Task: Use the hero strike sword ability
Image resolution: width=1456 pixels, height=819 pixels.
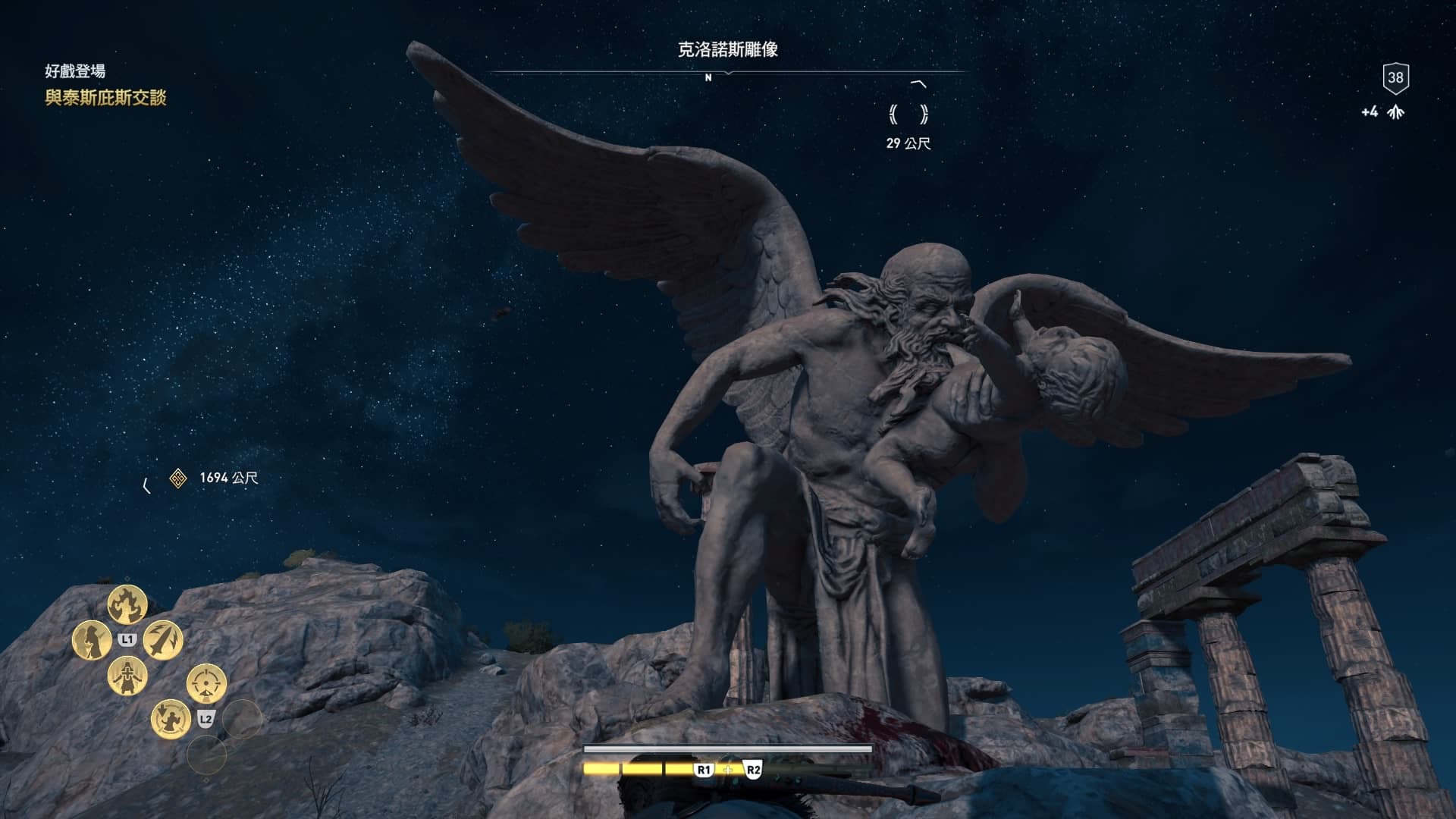Action: coord(162,639)
